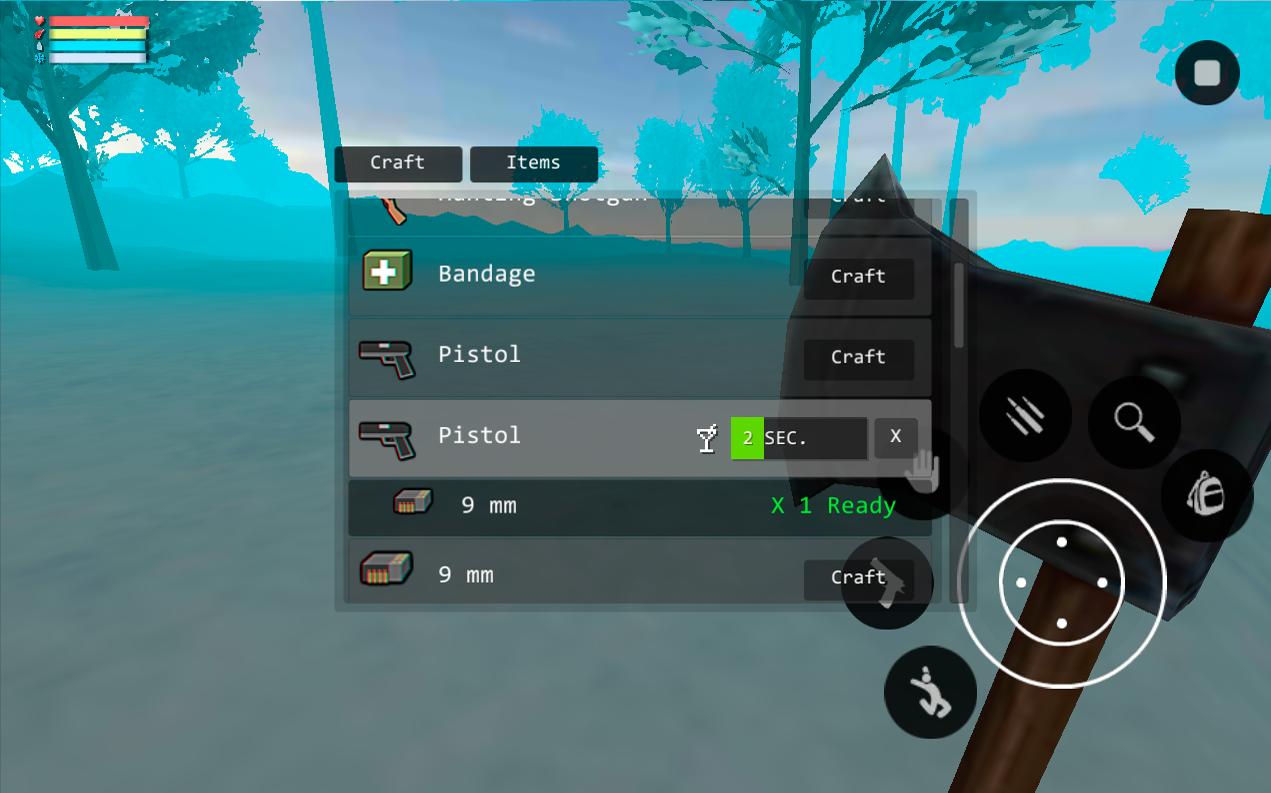Screen dimensions: 1271x793
Task: Switch to the Craft tab
Action: click(x=398, y=163)
